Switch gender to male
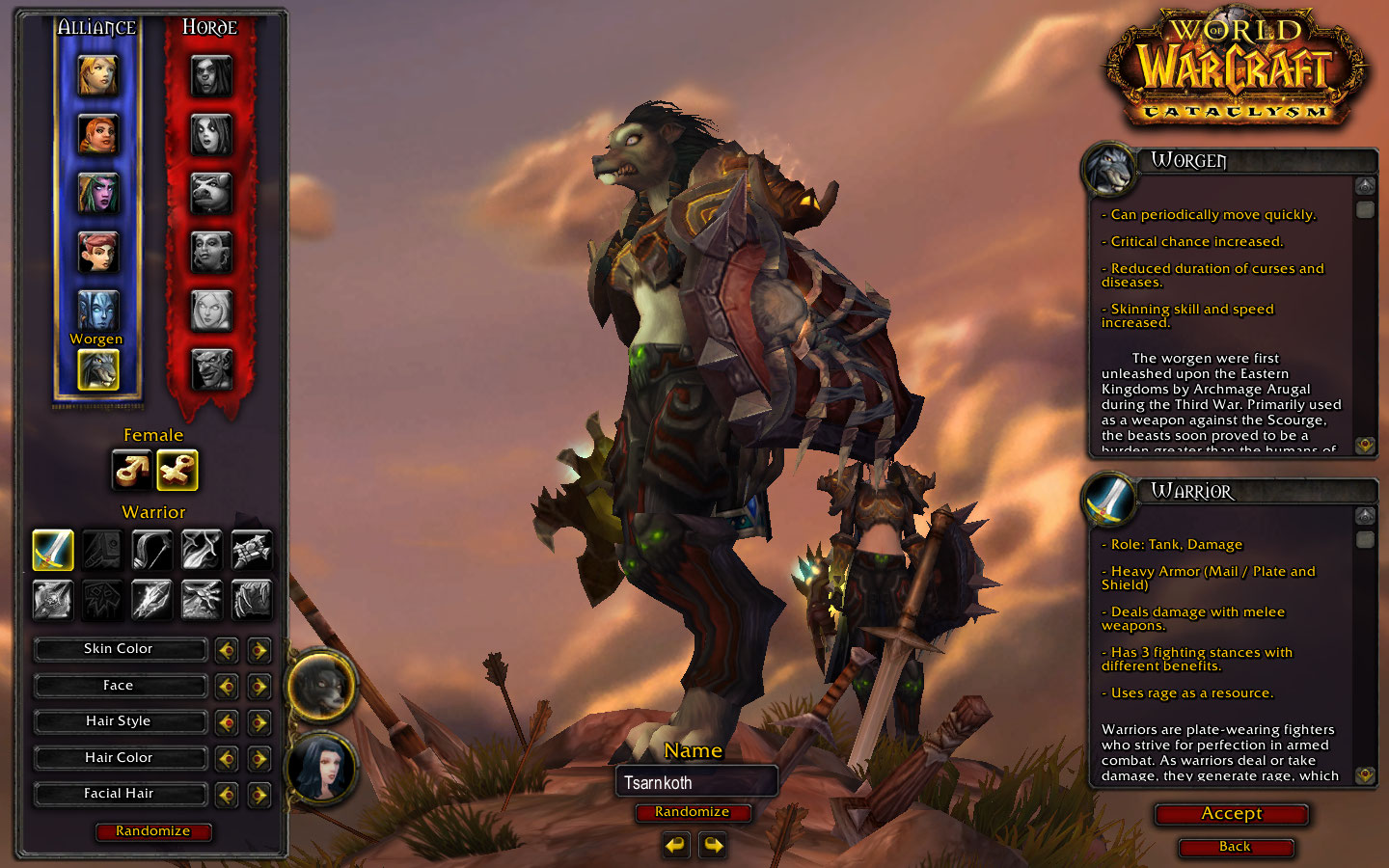Image resolution: width=1389 pixels, height=868 pixels. [131, 471]
